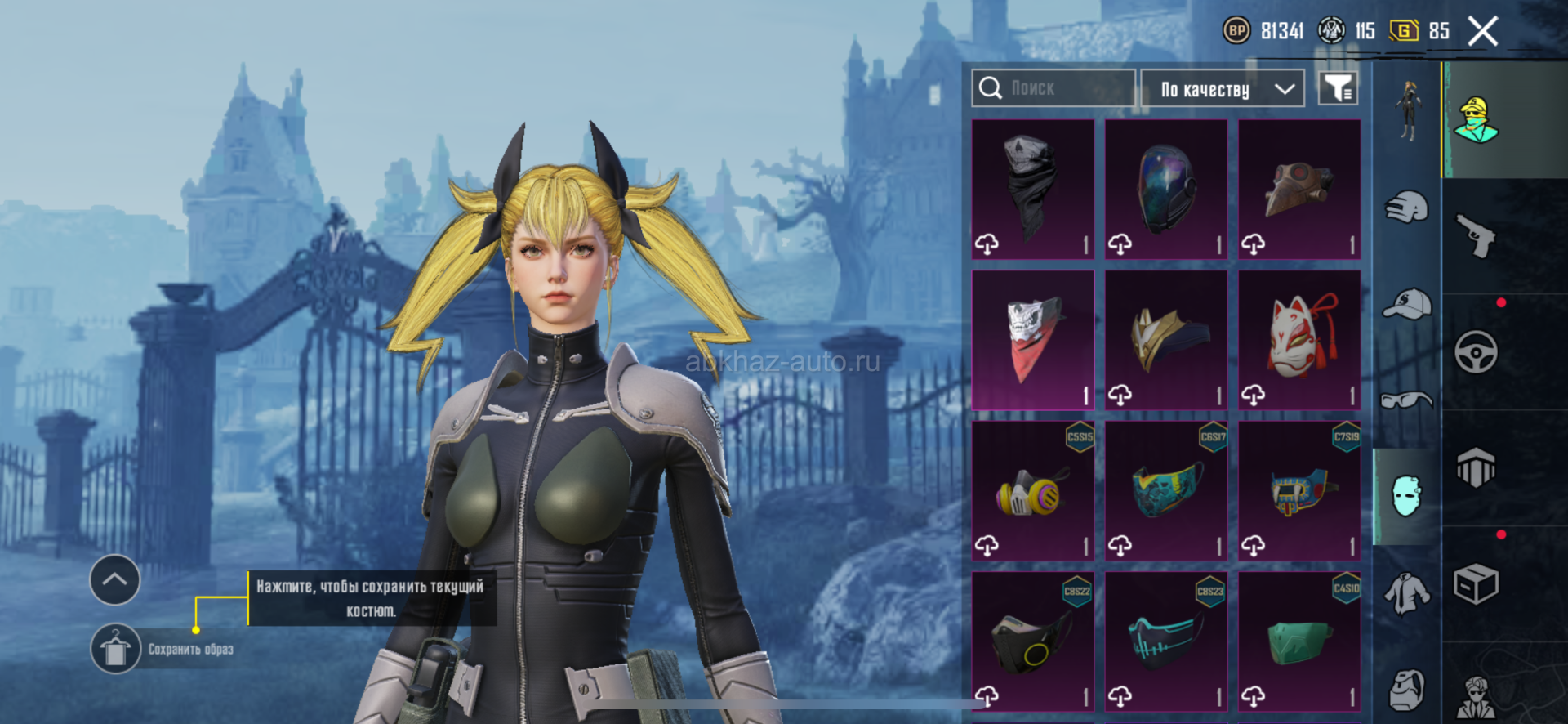Screen dimensions: 1568x724
Task: Switch to the cap headwear tab
Action: tap(1407, 304)
